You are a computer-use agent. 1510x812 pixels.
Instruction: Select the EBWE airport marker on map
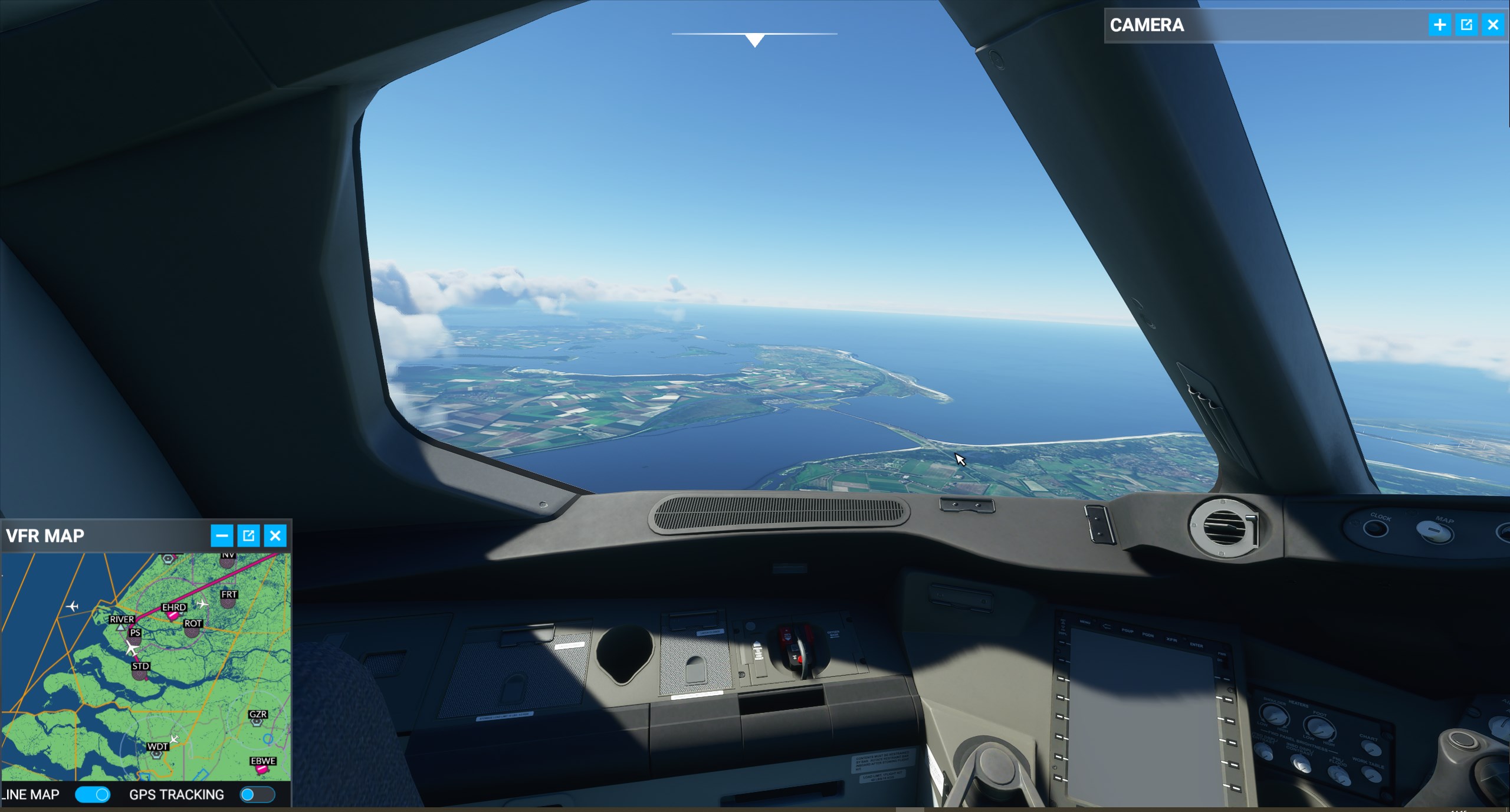261,769
